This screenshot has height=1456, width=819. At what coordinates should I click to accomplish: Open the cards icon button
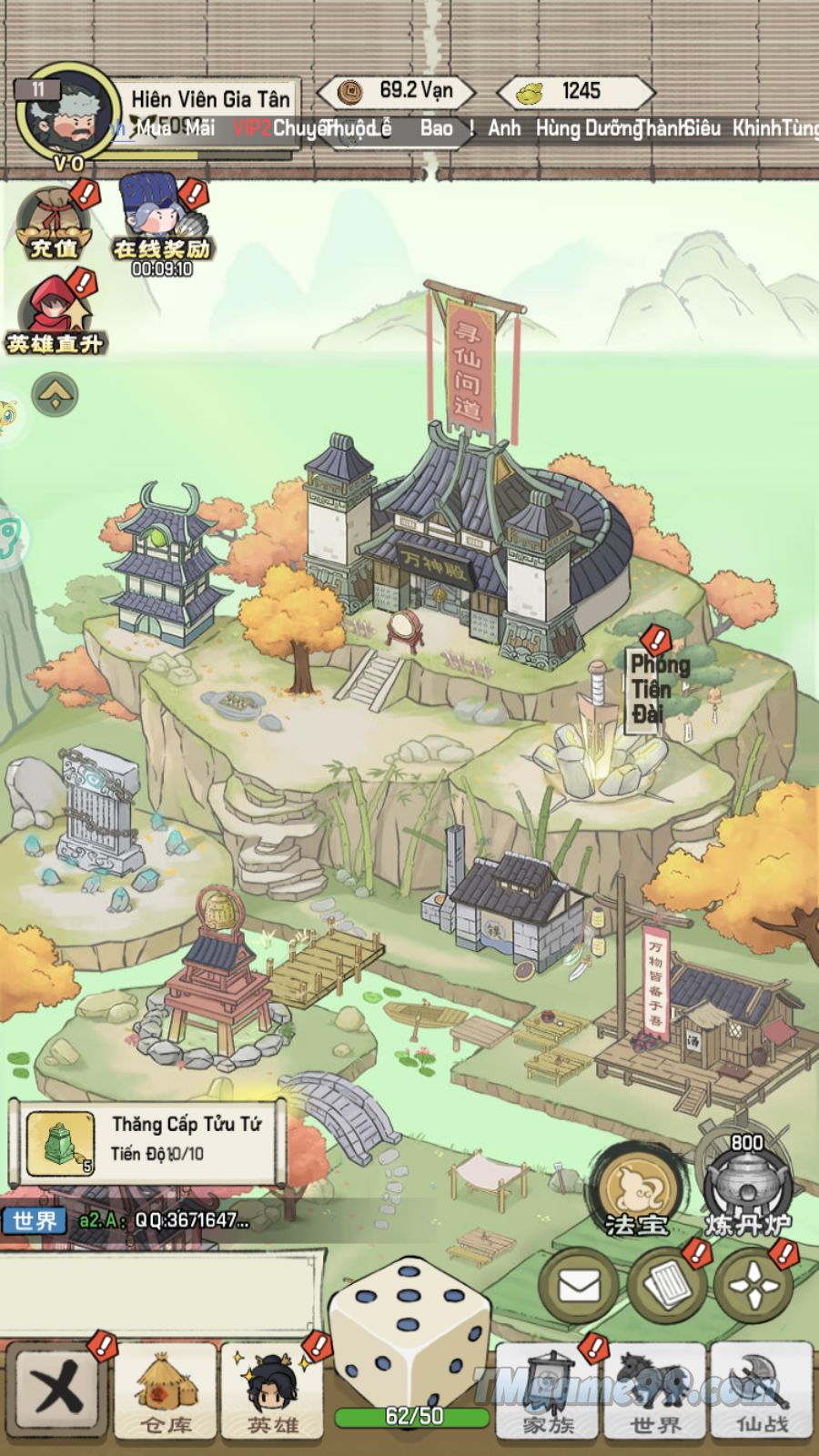(669, 1286)
